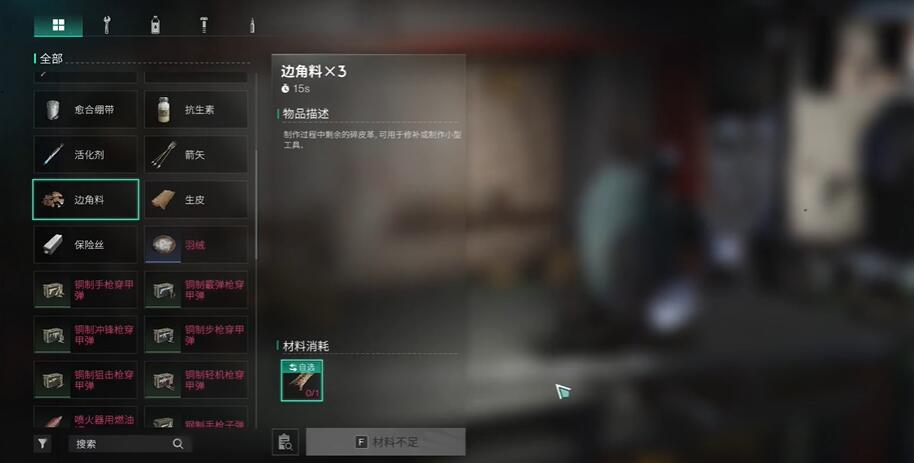Switch to the all-items grid tab

58,25
